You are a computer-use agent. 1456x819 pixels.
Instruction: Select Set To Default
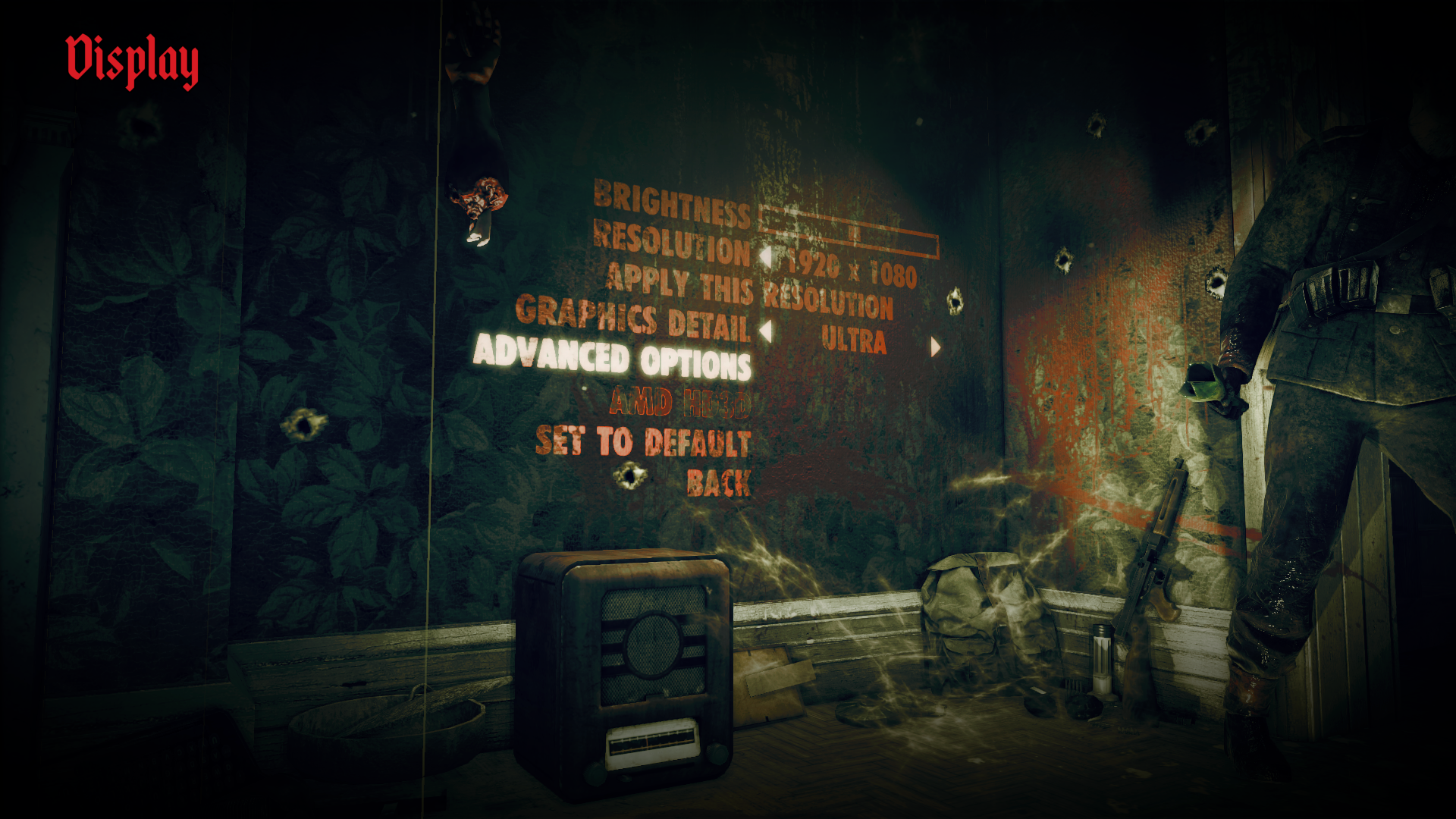[x=643, y=441]
